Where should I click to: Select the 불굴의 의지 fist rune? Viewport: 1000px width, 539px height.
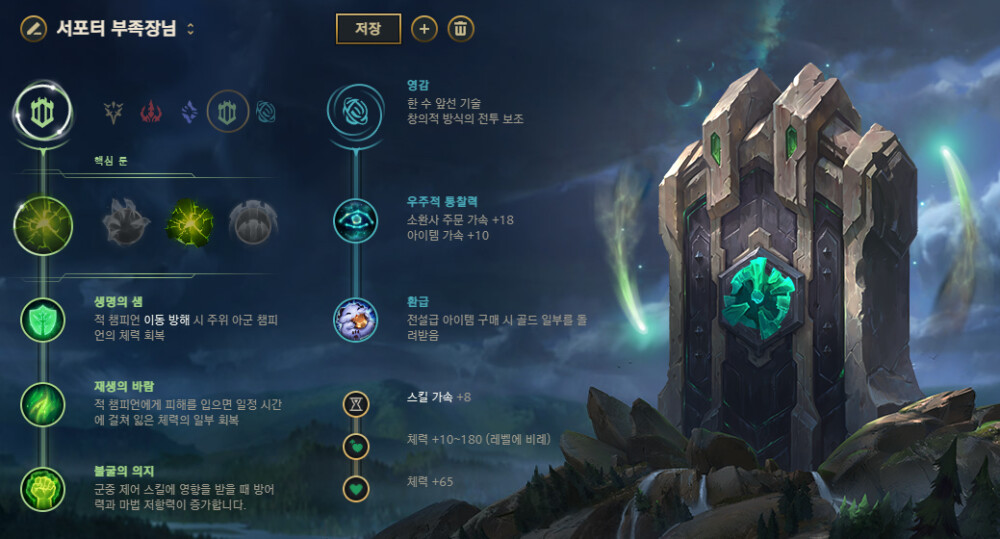pos(43,488)
